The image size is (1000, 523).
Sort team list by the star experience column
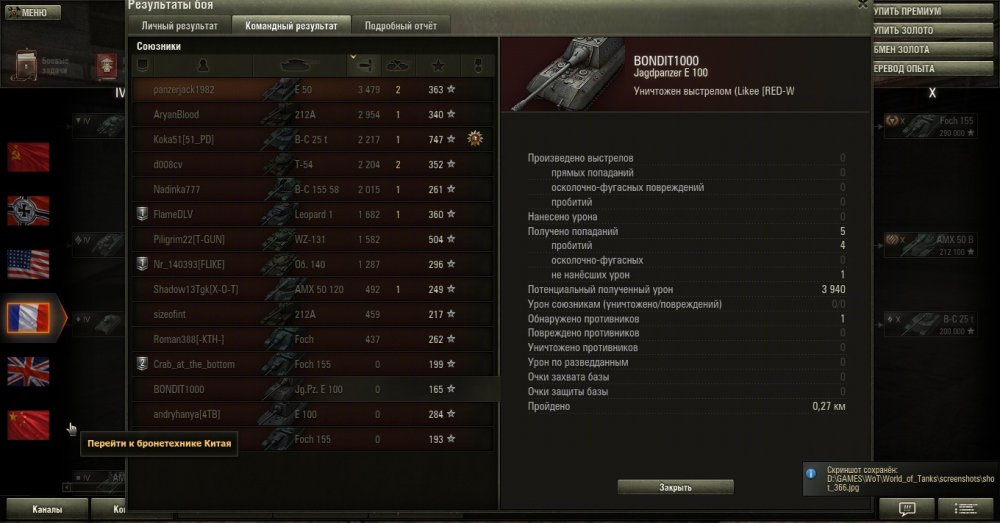click(438, 65)
